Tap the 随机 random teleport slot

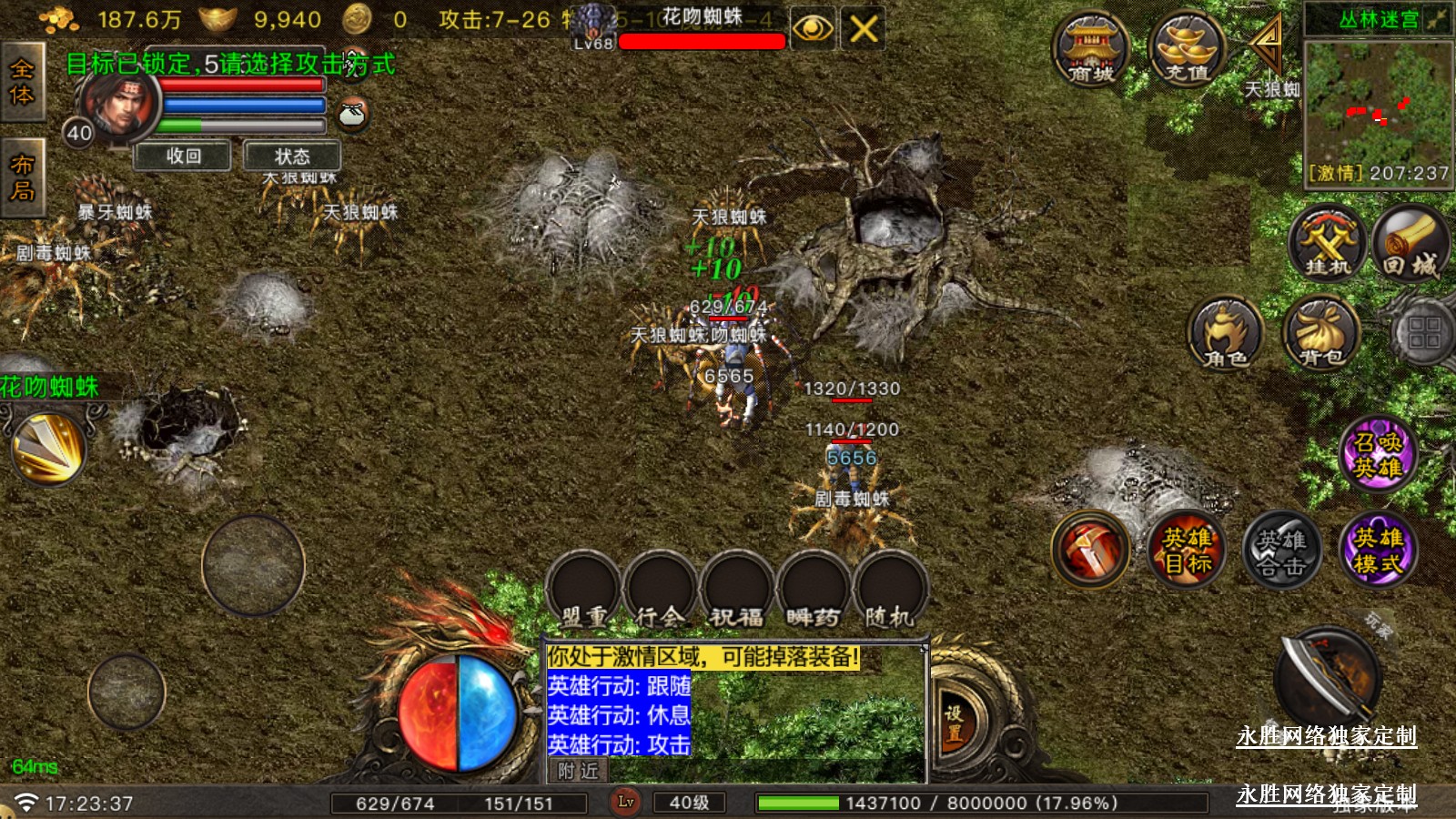click(x=889, y=591)
